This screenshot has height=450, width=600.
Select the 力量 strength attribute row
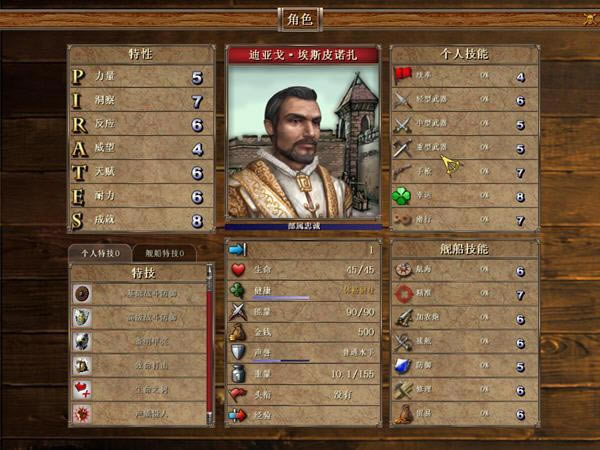140,77
